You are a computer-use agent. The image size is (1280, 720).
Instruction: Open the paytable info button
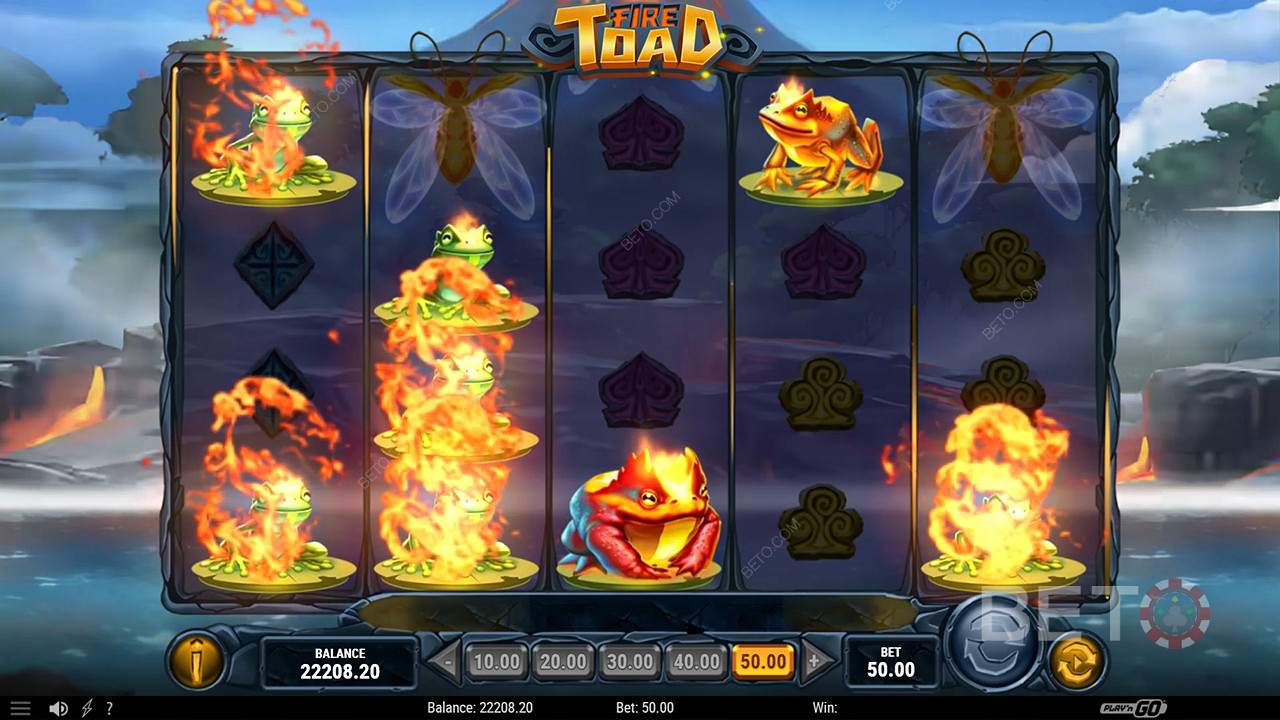(x=195, y=660)
